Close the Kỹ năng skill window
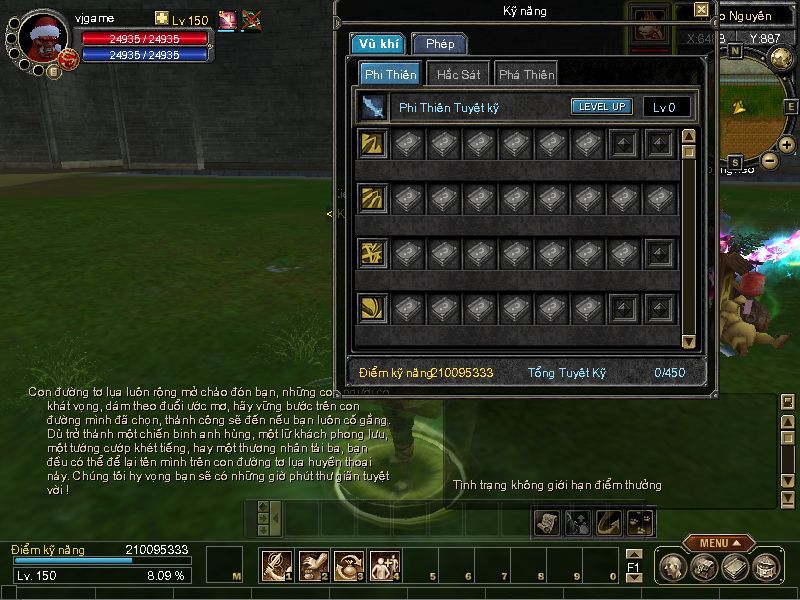The image size is (800, 600). (x=701, y=11)
